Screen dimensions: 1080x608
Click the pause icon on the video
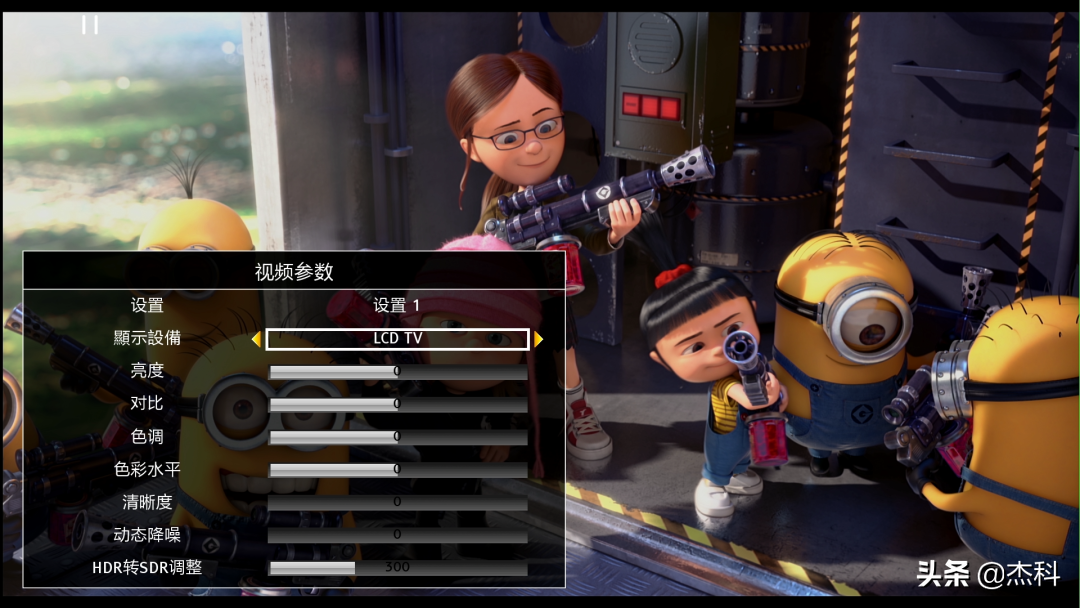point(90,24)
